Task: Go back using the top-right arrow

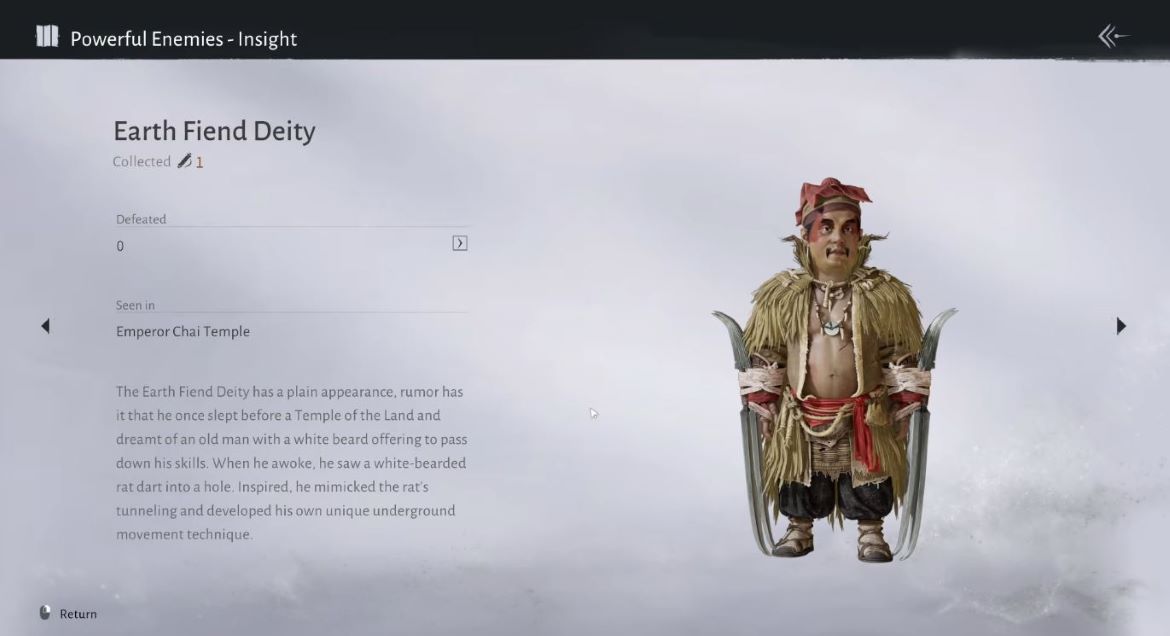Action: tap(1113, 37)
